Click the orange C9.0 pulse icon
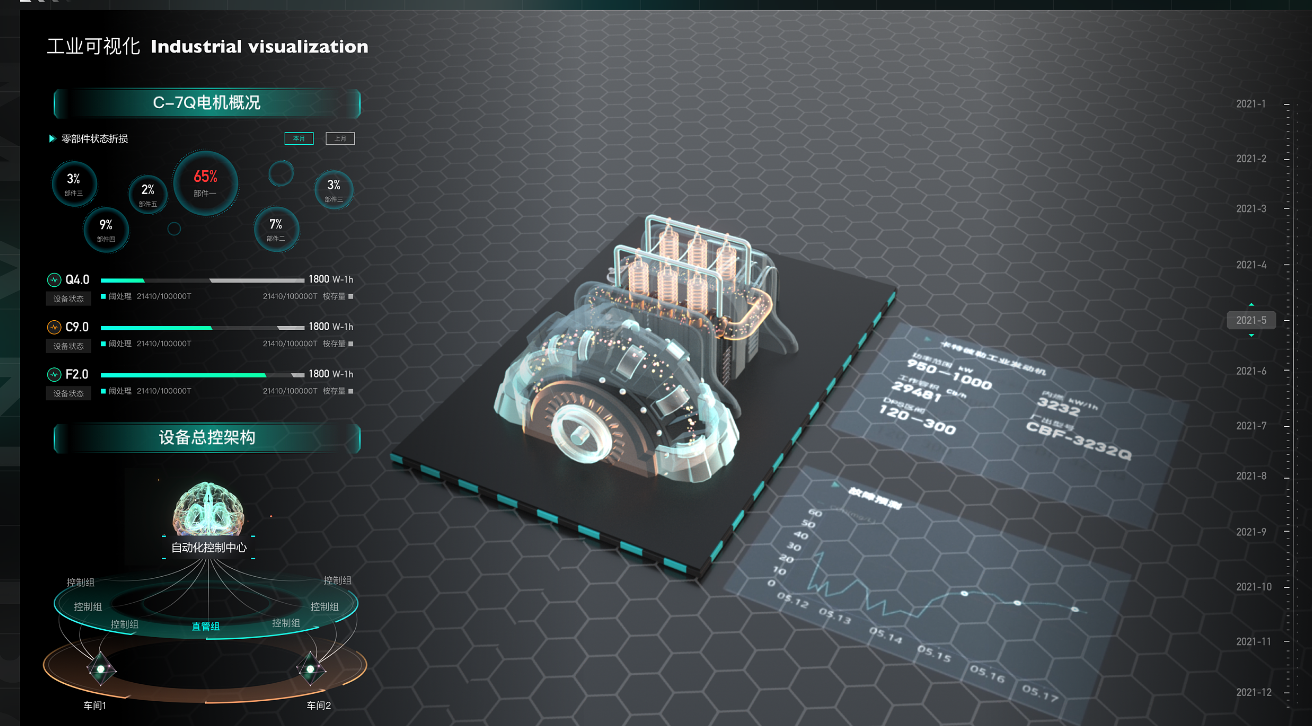 (x=54, y=327)
